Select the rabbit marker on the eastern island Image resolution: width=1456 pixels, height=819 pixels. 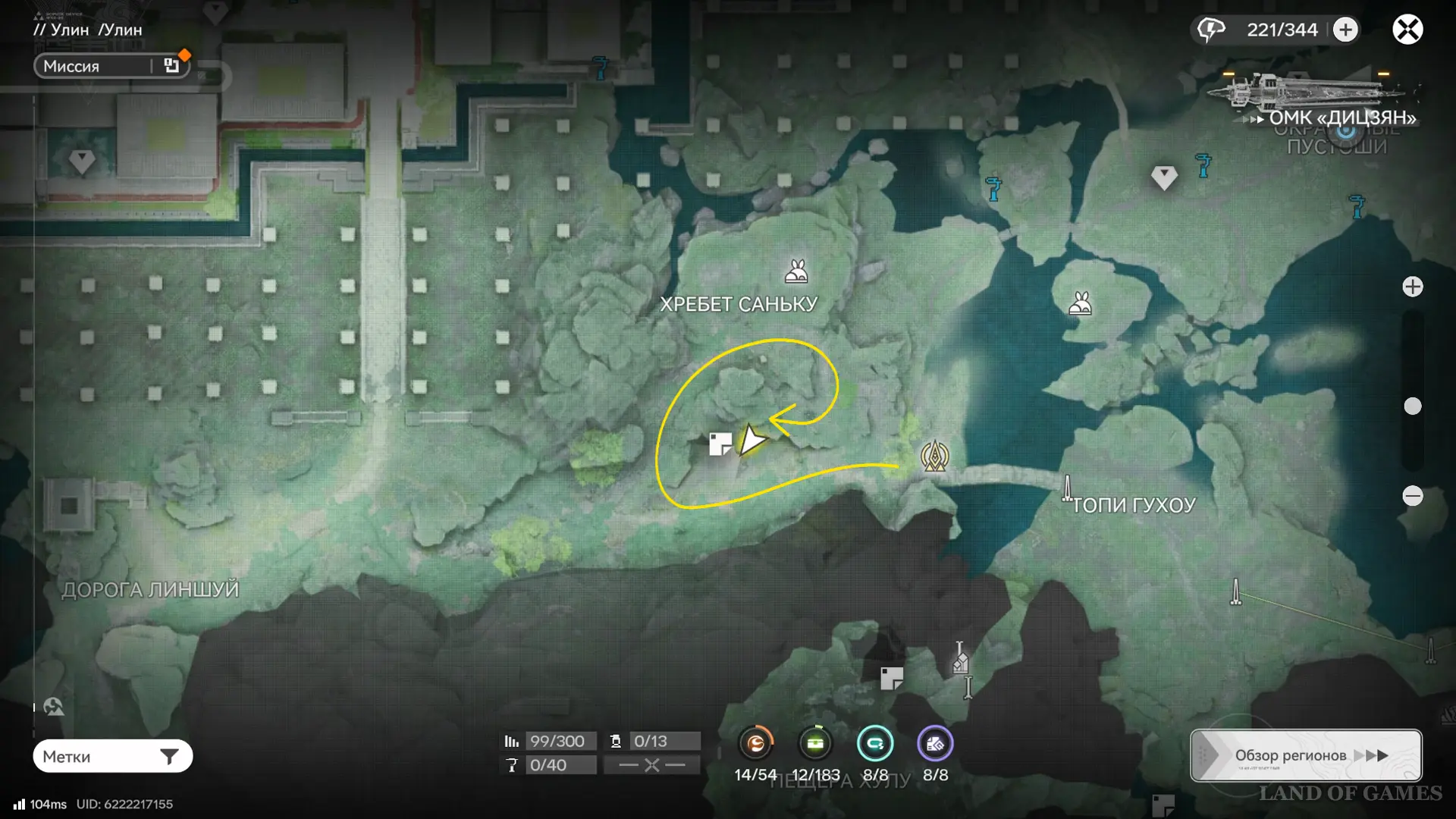(x=1080, y=304)
